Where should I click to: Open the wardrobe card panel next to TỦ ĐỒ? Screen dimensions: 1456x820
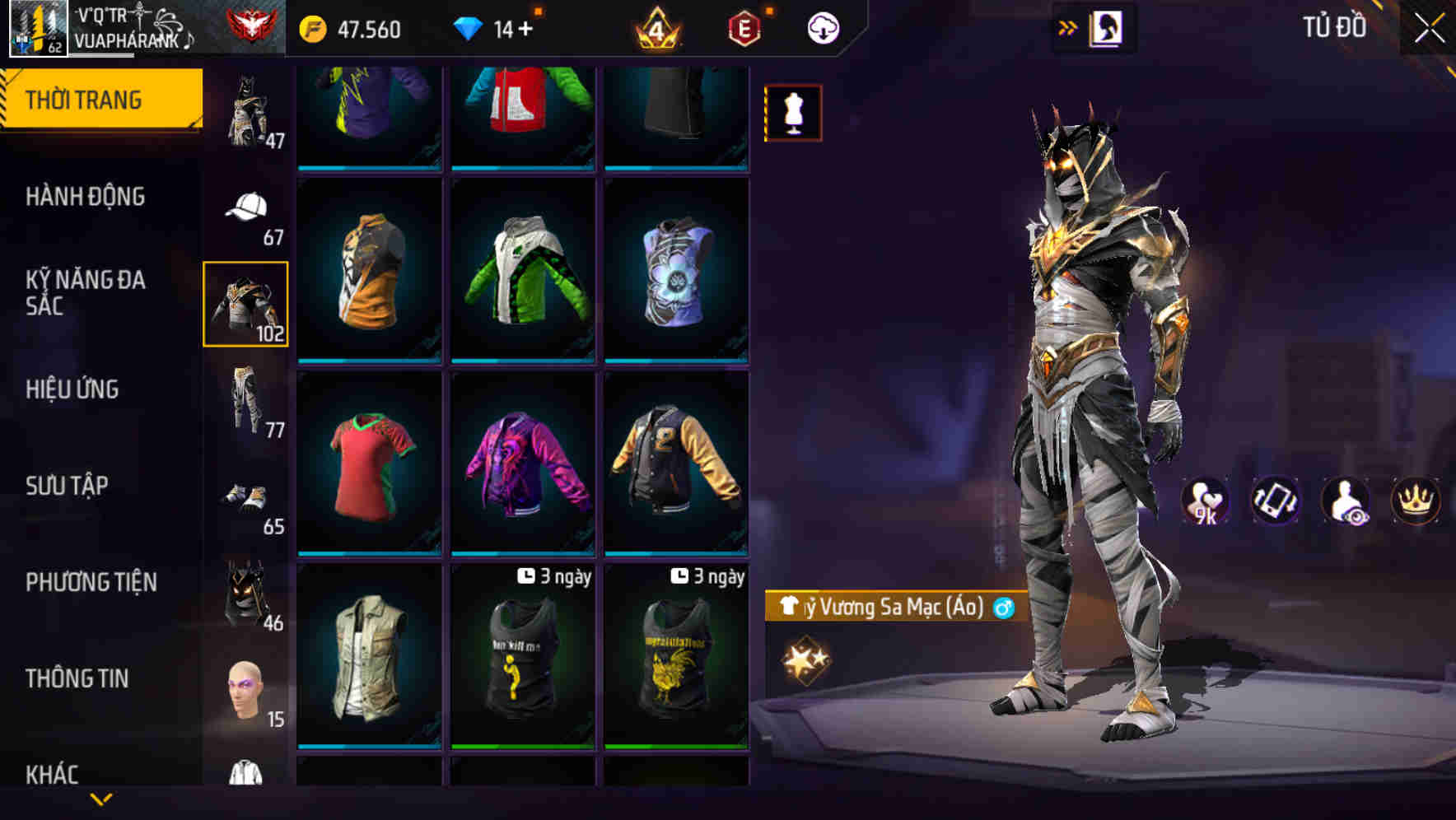(x=1108, y=26)
